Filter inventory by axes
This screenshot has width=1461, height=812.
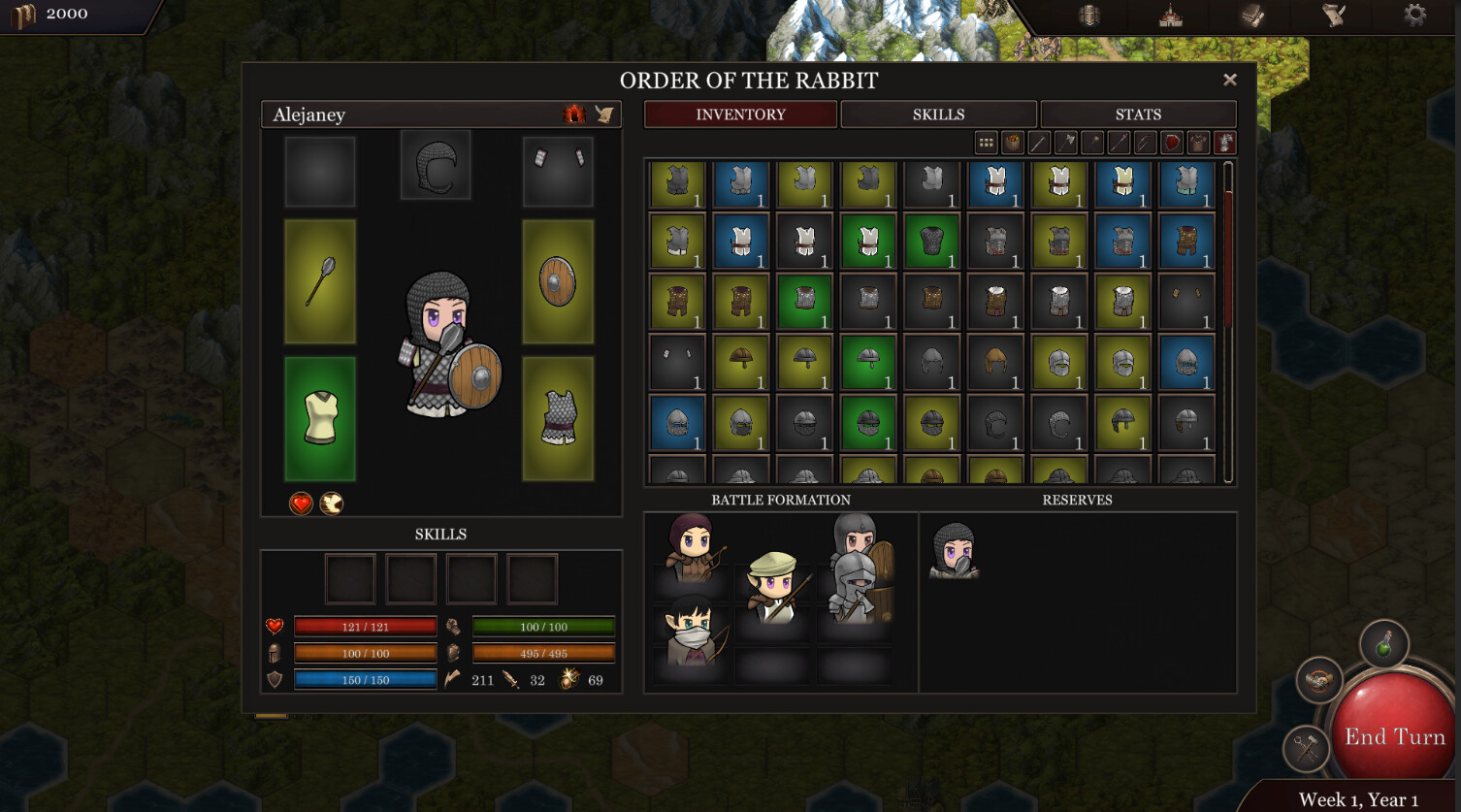(1064, 143)
